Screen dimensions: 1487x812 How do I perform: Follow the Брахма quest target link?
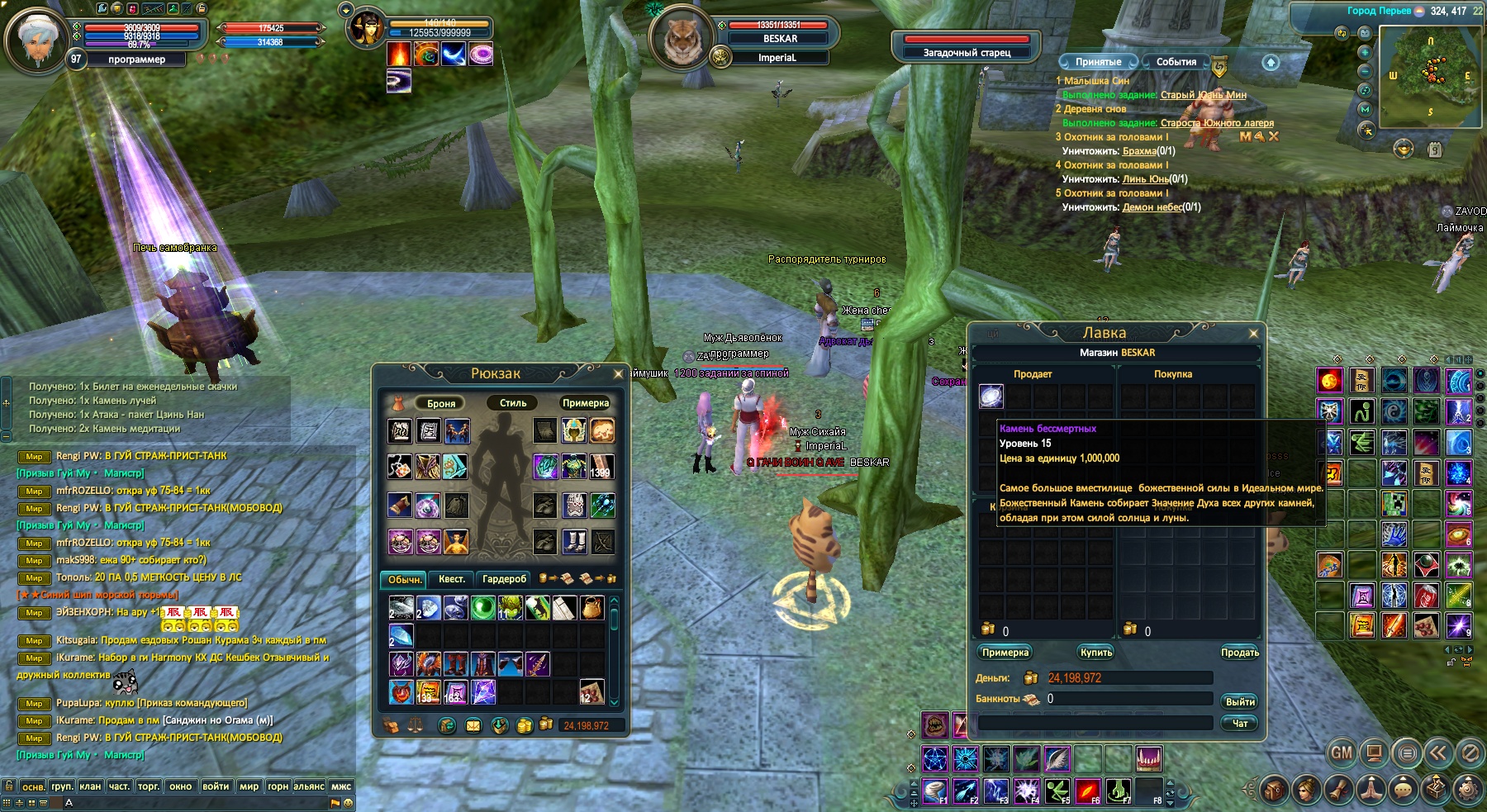pos(1139,151)
